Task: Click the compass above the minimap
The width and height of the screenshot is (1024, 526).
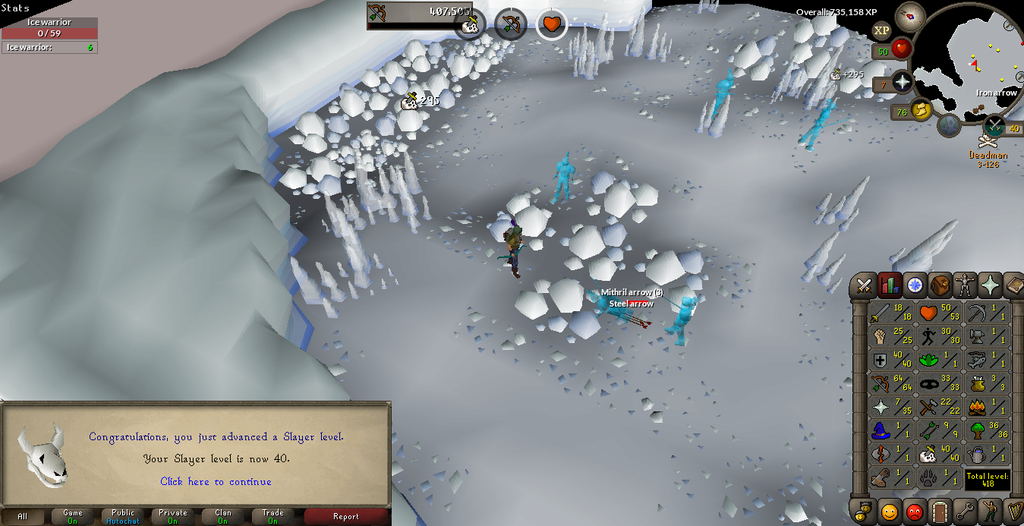Action: [x=910, y=15]
